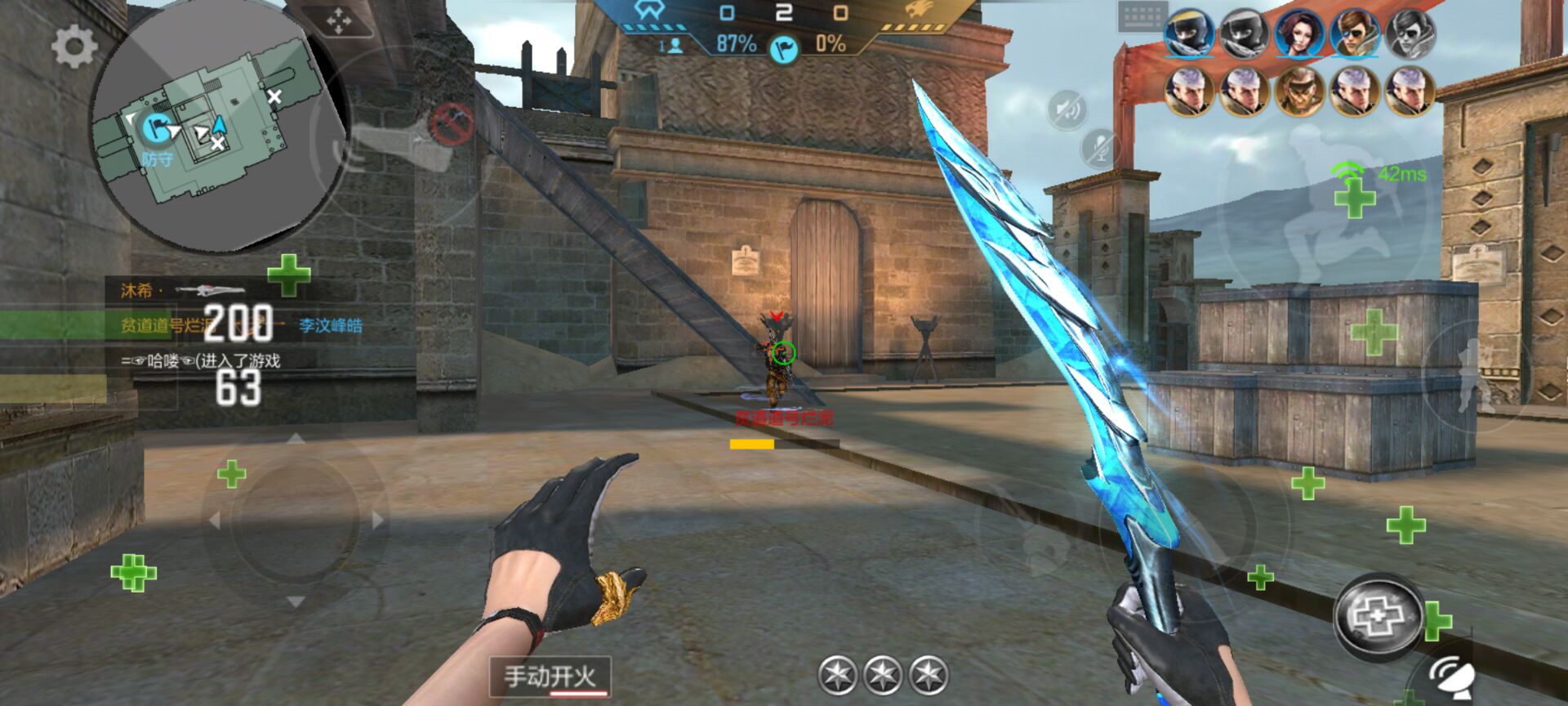Tap the four-arrow move icon
1568x706 pixels.
coord(339,21)
